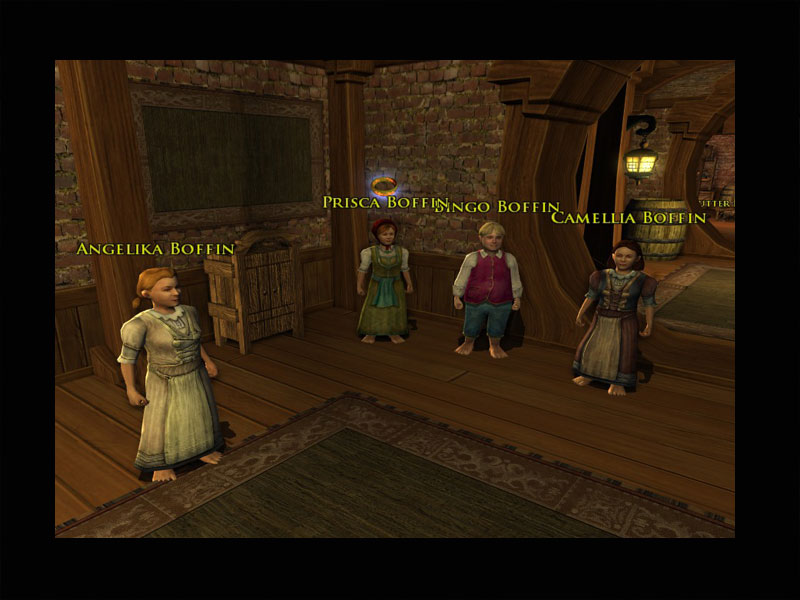Select the Angelika Boffin nameplate

coord(155,248)
